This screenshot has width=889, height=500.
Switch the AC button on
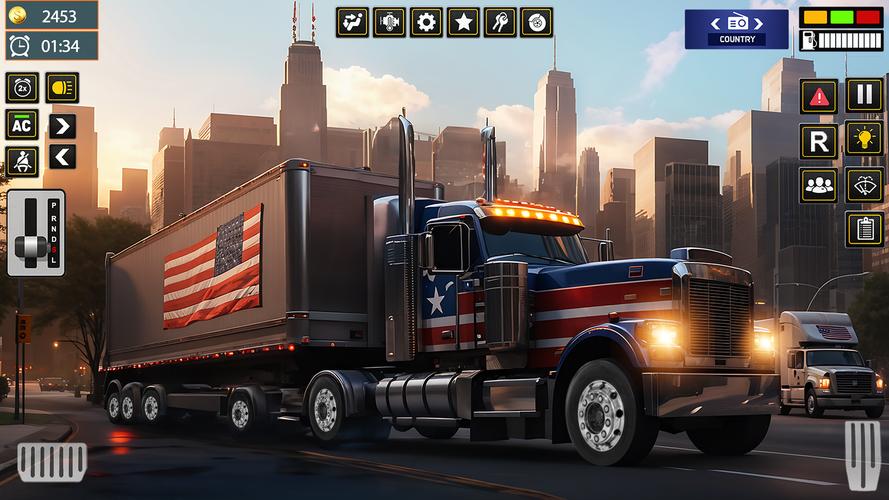coord(22,125)
